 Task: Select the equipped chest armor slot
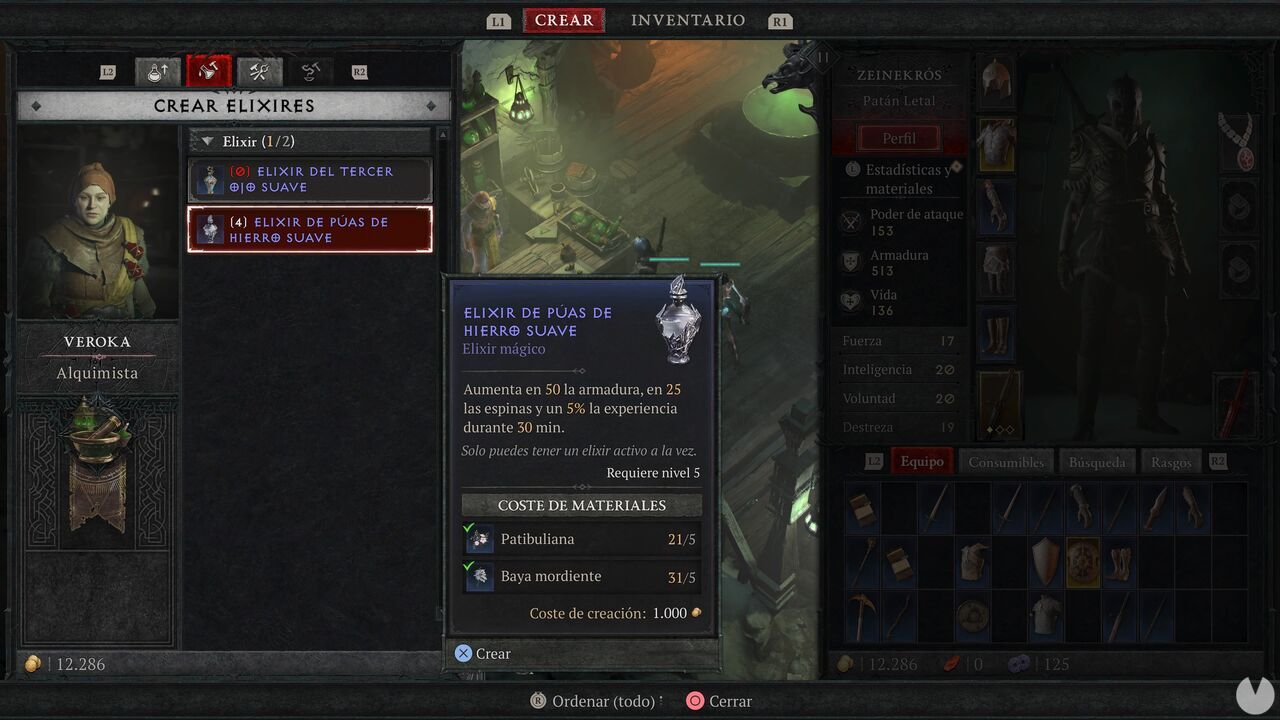pos(996,144)
